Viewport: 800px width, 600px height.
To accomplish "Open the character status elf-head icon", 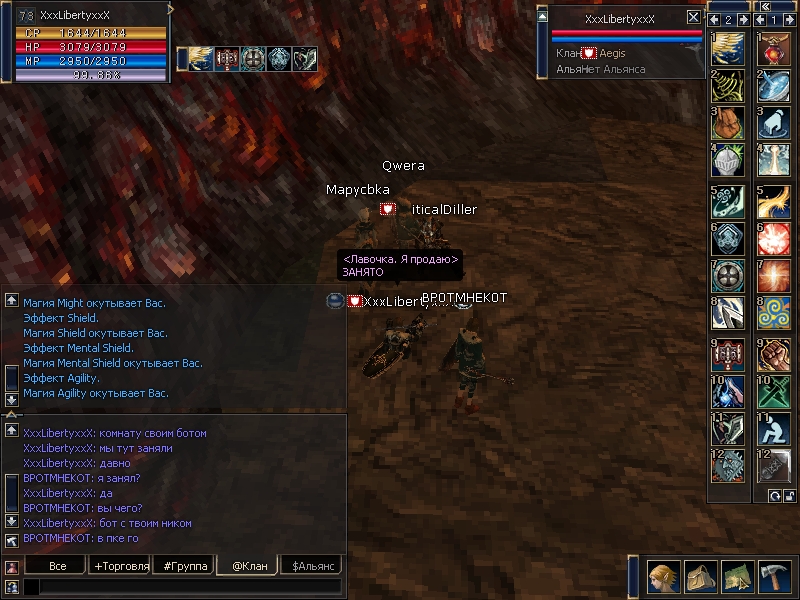I will (x=663, y=578).
